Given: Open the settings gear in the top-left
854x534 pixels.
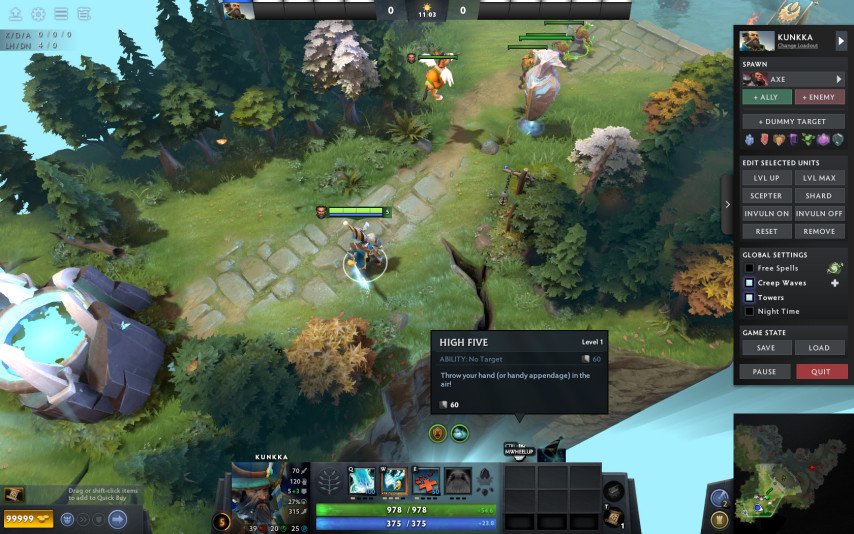Looking at the screenshot, I should pyautogui.click(x=38, y=14).
